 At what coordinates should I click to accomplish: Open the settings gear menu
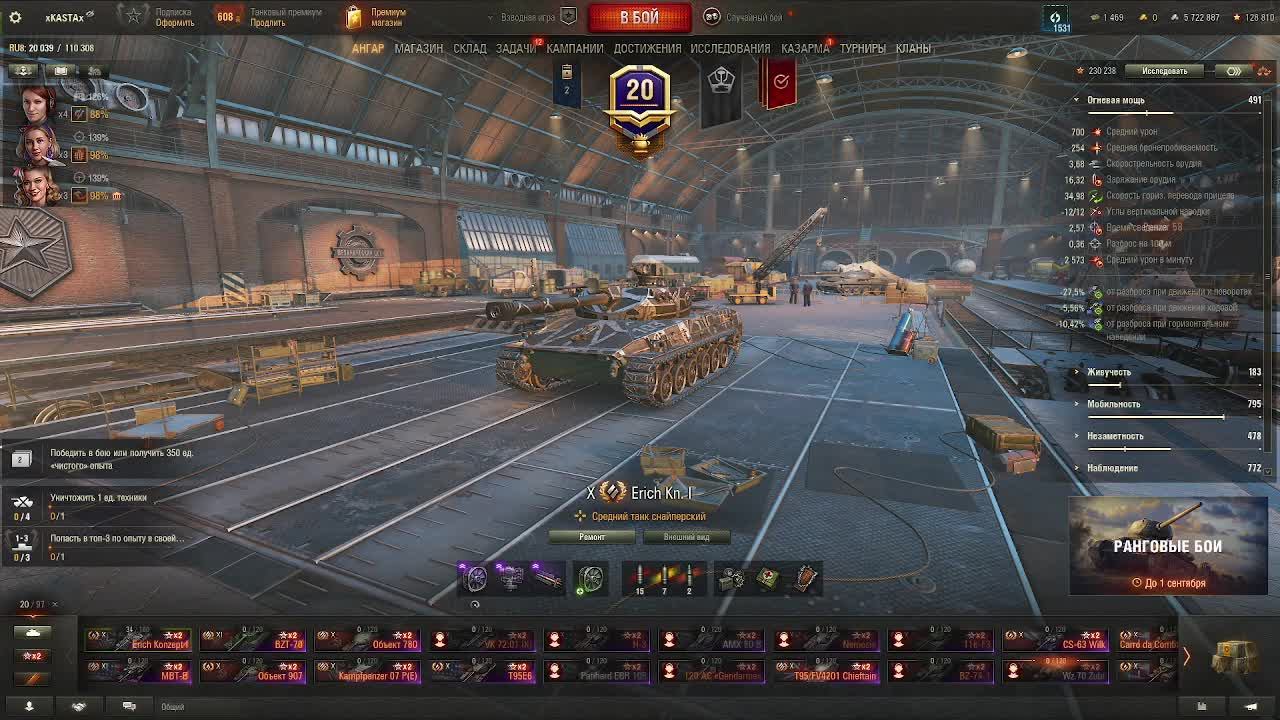pyautogui.click(x=15, y=17)
